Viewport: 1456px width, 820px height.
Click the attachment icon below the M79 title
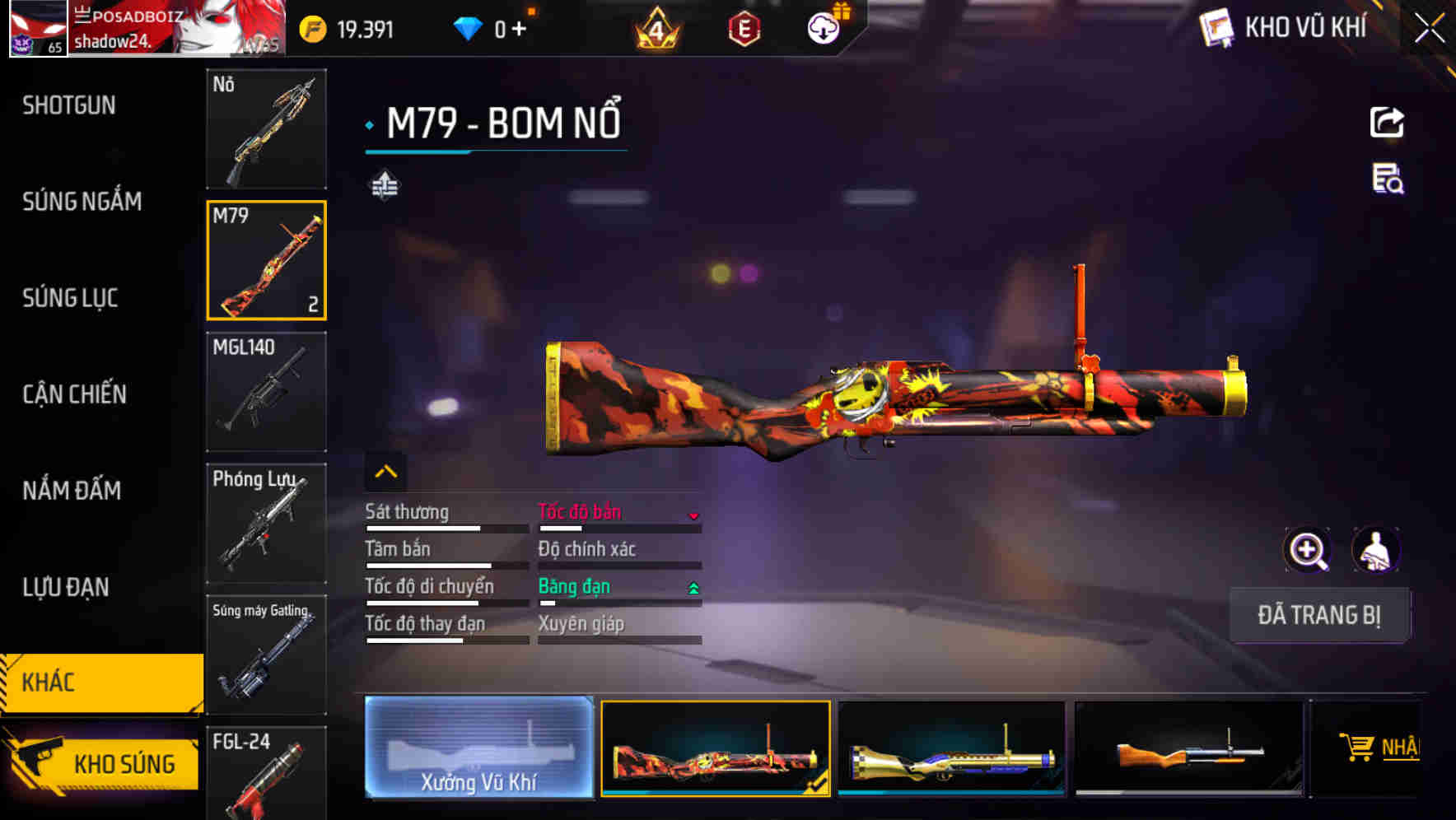tap(385, 185)
